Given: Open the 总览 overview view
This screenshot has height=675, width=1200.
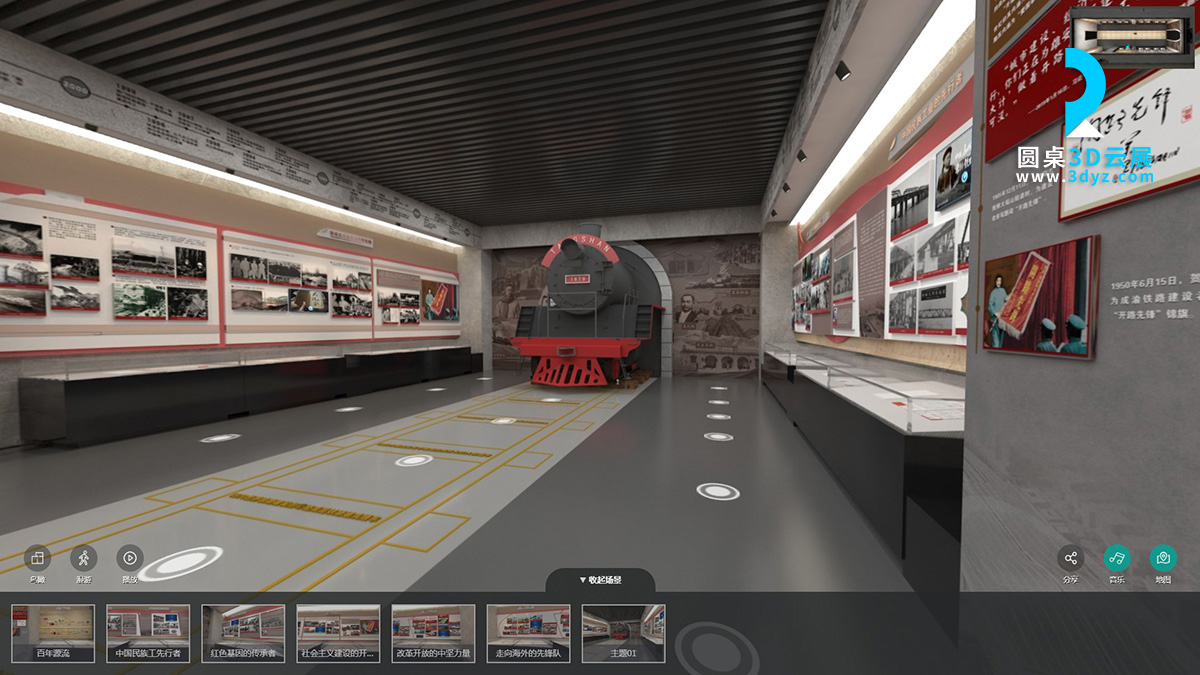Looking at the screenshot, I should pyautogui.click(x=37, y=559).
